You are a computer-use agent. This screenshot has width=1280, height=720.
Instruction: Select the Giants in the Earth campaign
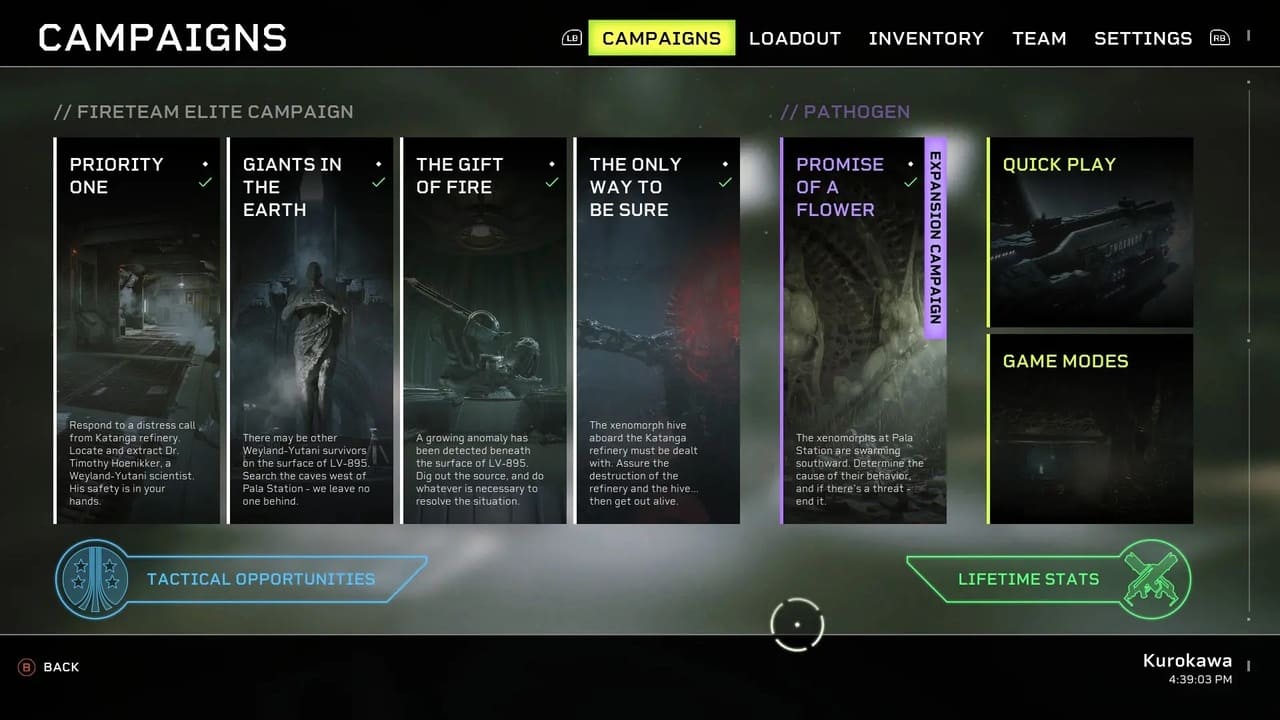coord(311,330)
